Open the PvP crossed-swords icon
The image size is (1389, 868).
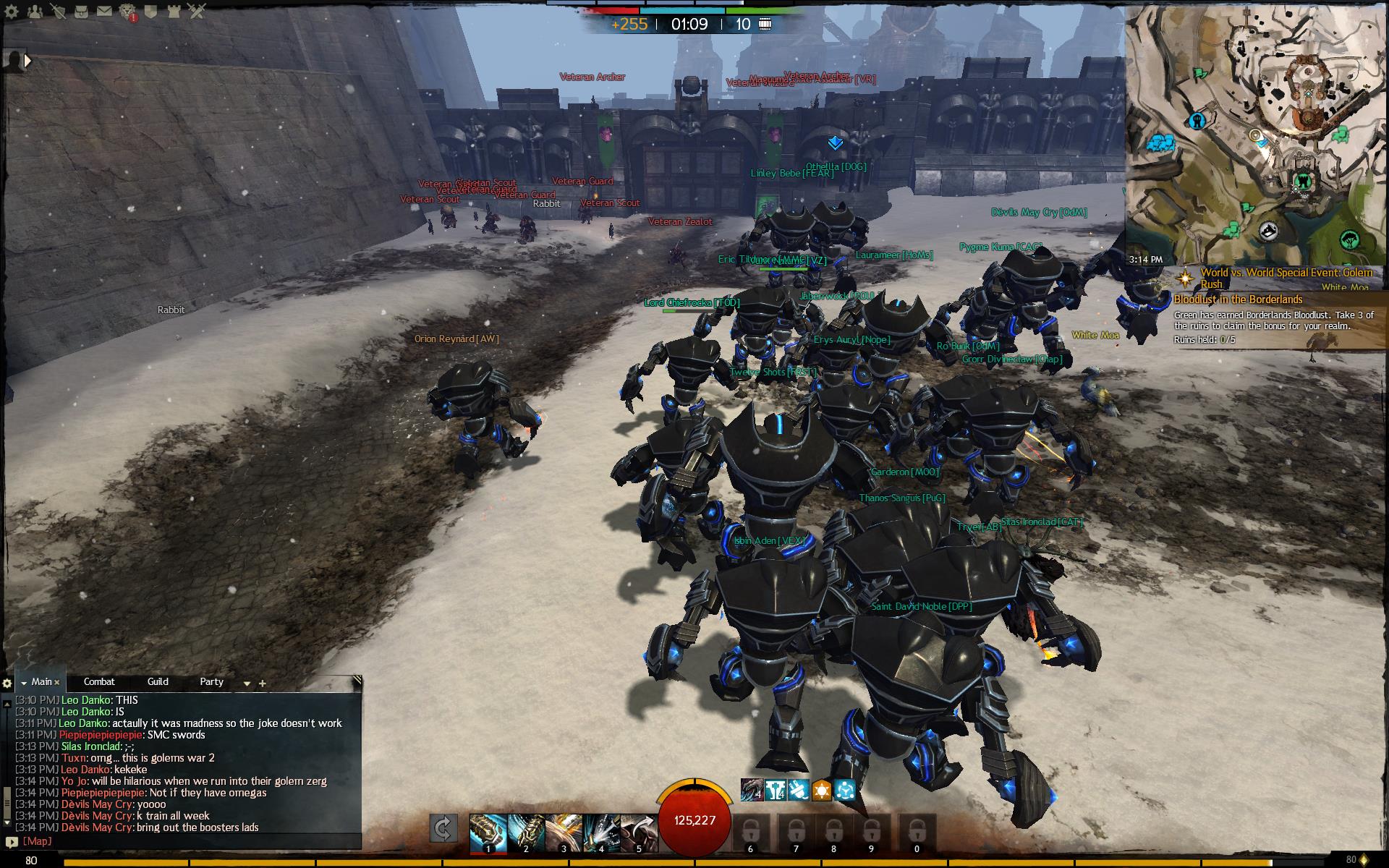197,11
